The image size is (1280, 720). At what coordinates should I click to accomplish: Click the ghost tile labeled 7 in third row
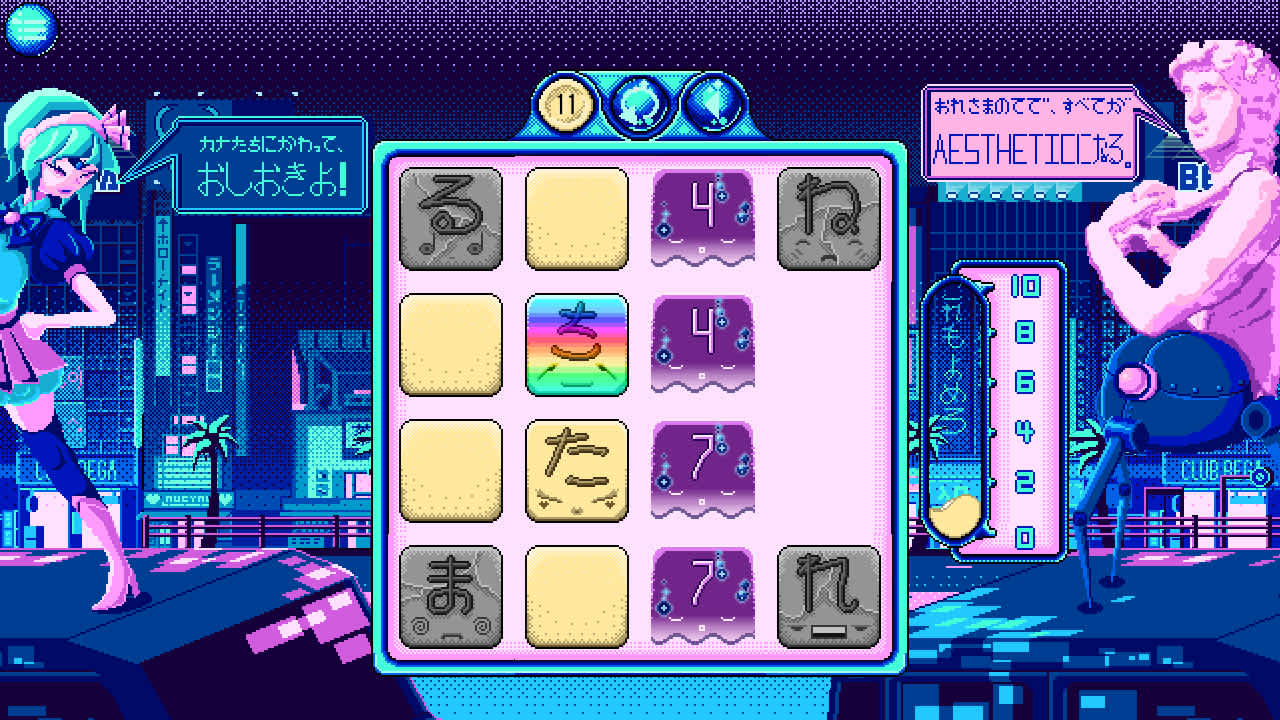click(x=703, y=468)
